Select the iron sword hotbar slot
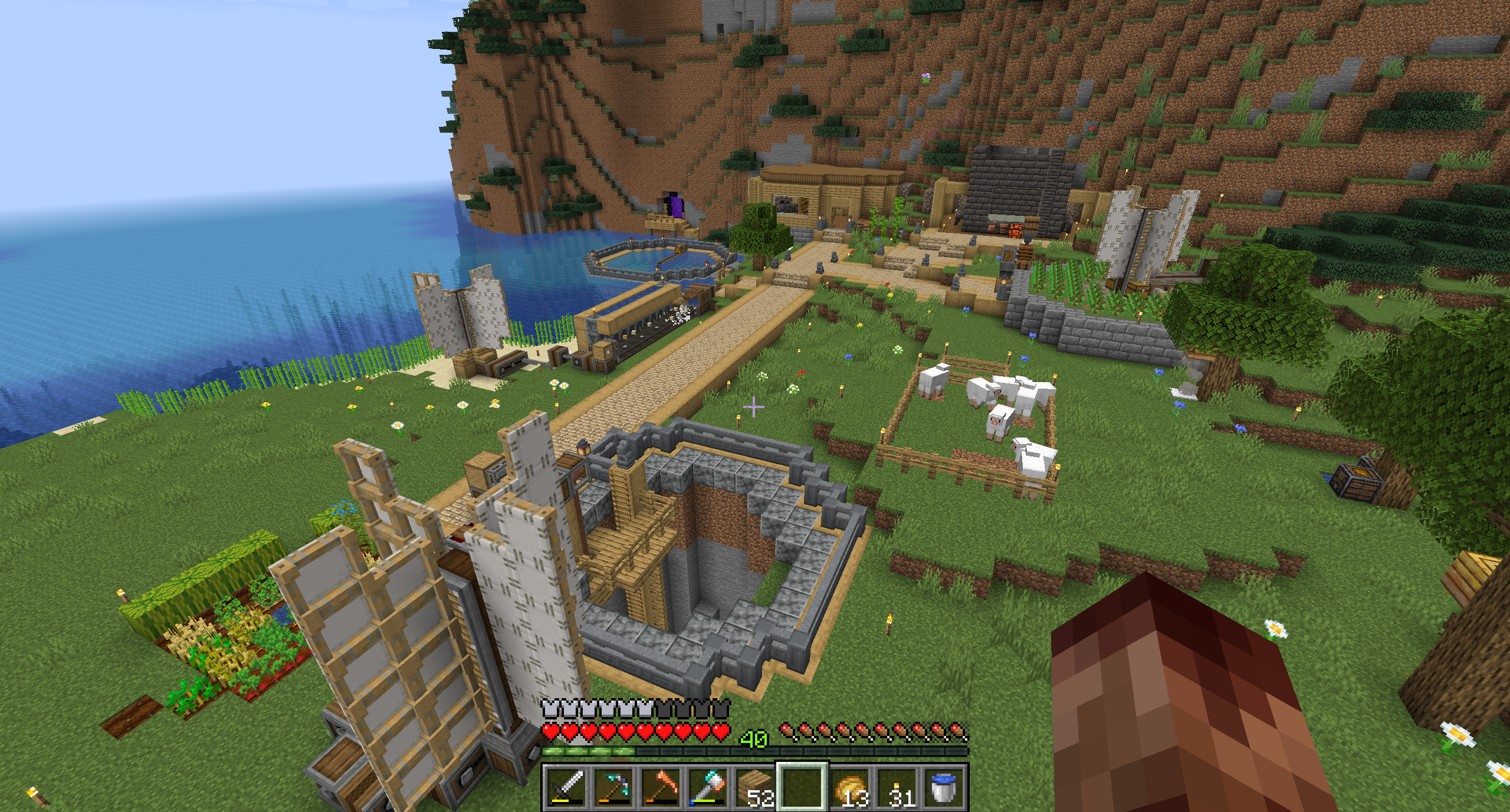This screenshot has height=812, width=1510. (566, 787)
